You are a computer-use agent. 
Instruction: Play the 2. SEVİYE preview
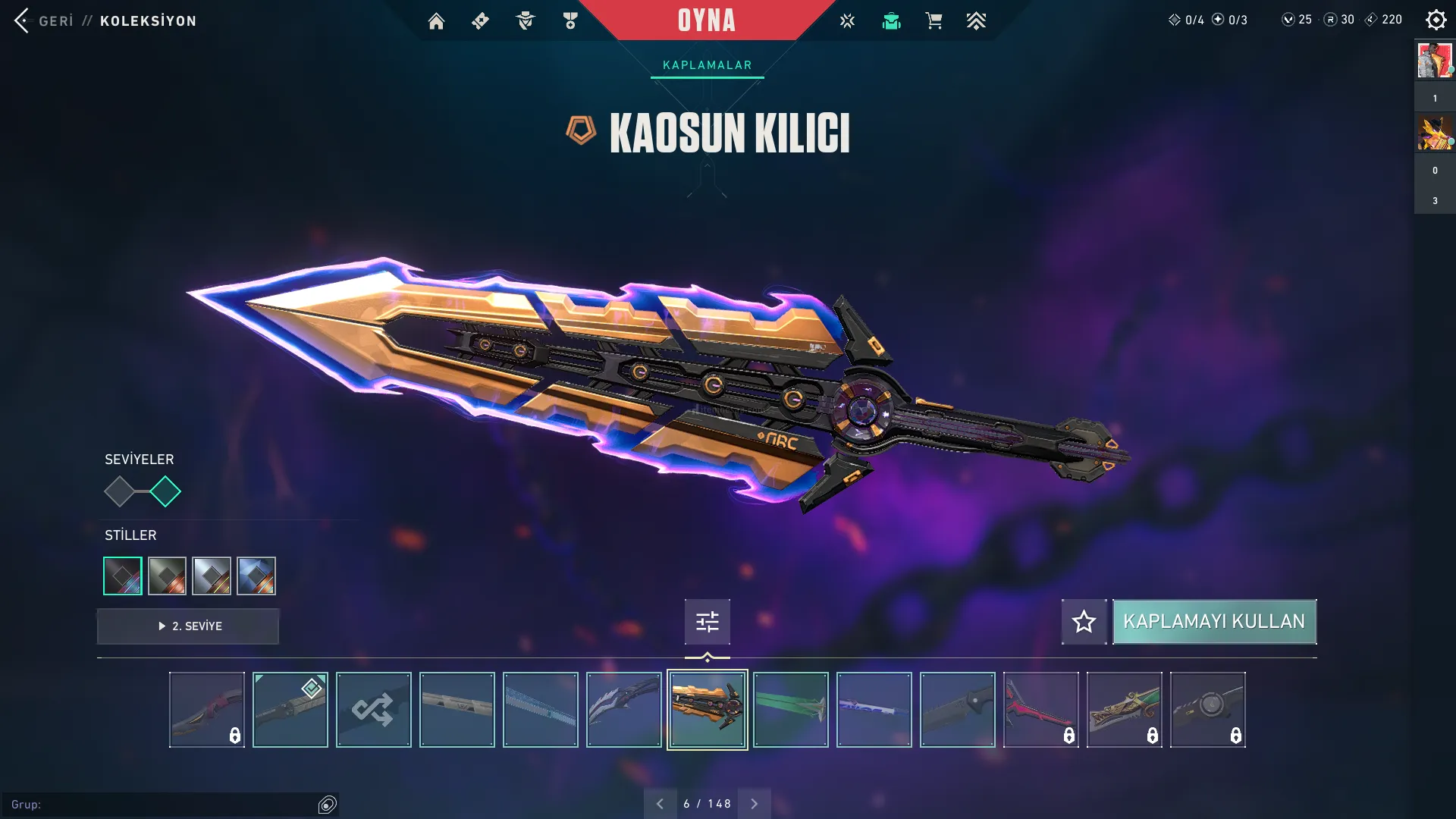point(188,626)
